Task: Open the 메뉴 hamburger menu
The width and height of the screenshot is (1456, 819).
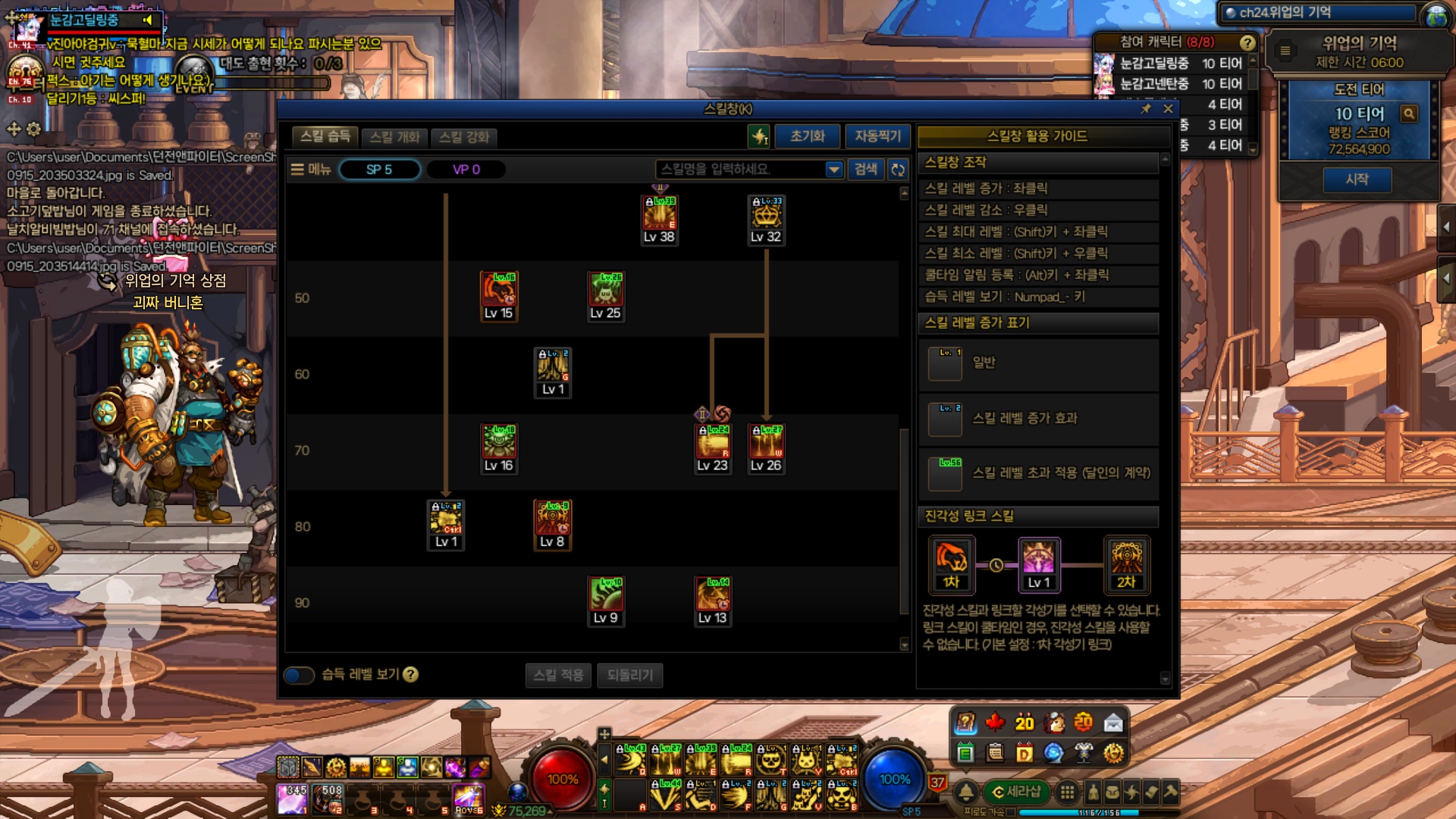Action: [x=311, y=170]
